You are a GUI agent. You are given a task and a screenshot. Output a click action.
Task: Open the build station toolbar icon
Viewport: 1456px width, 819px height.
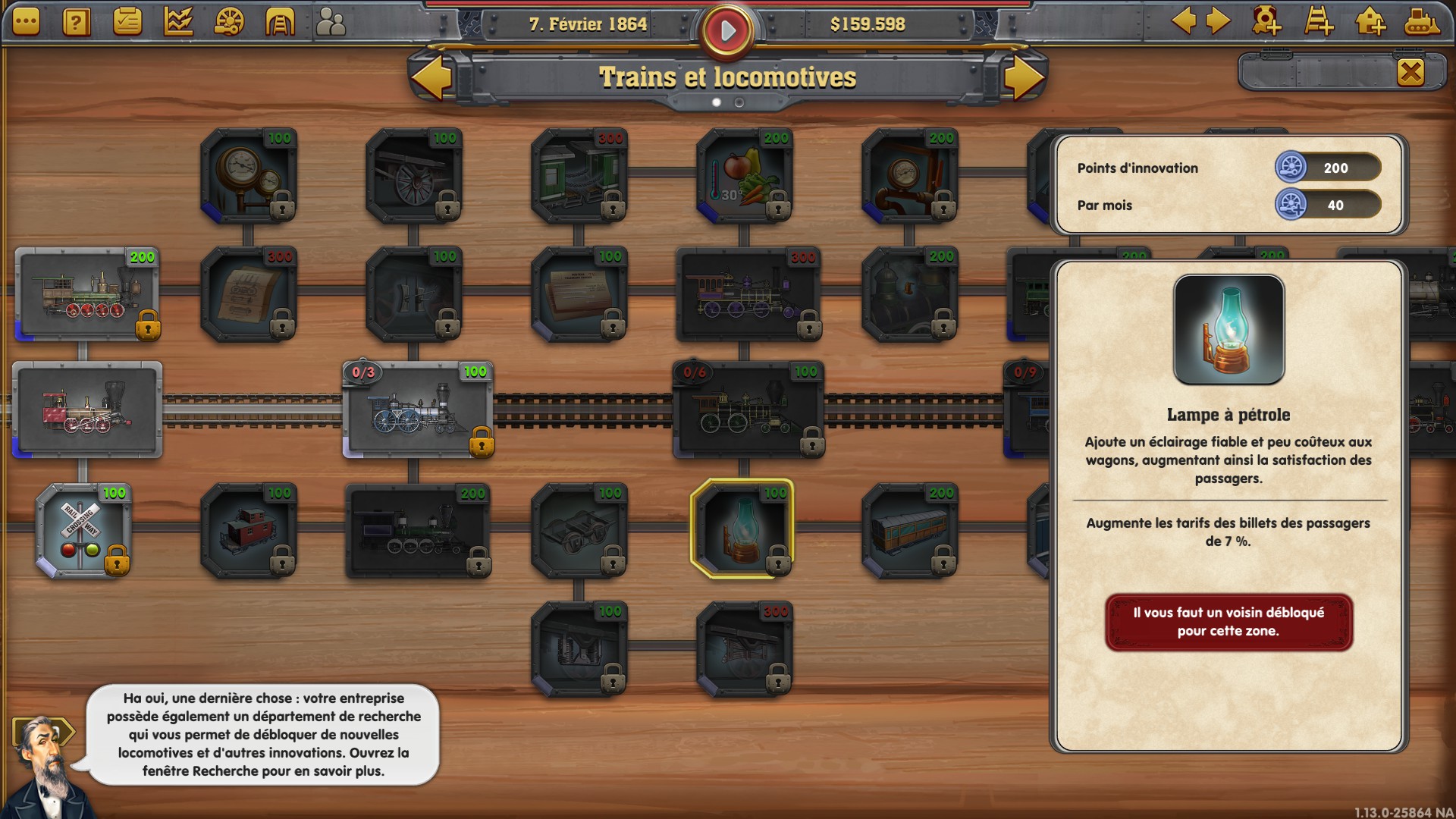tap(1370, 22)
